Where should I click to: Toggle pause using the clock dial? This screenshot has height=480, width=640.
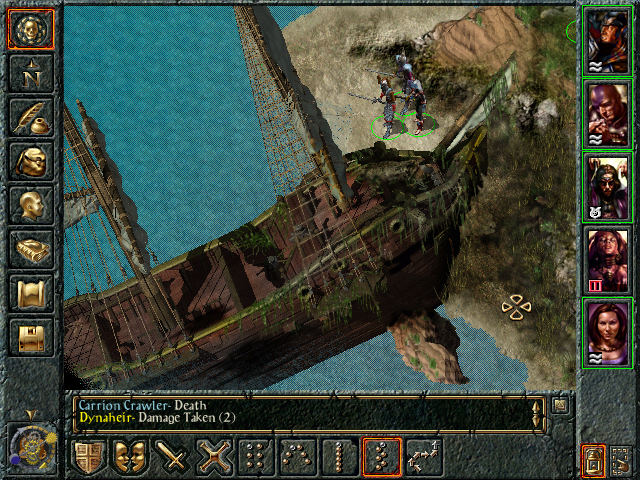click(x=29, y=444)
